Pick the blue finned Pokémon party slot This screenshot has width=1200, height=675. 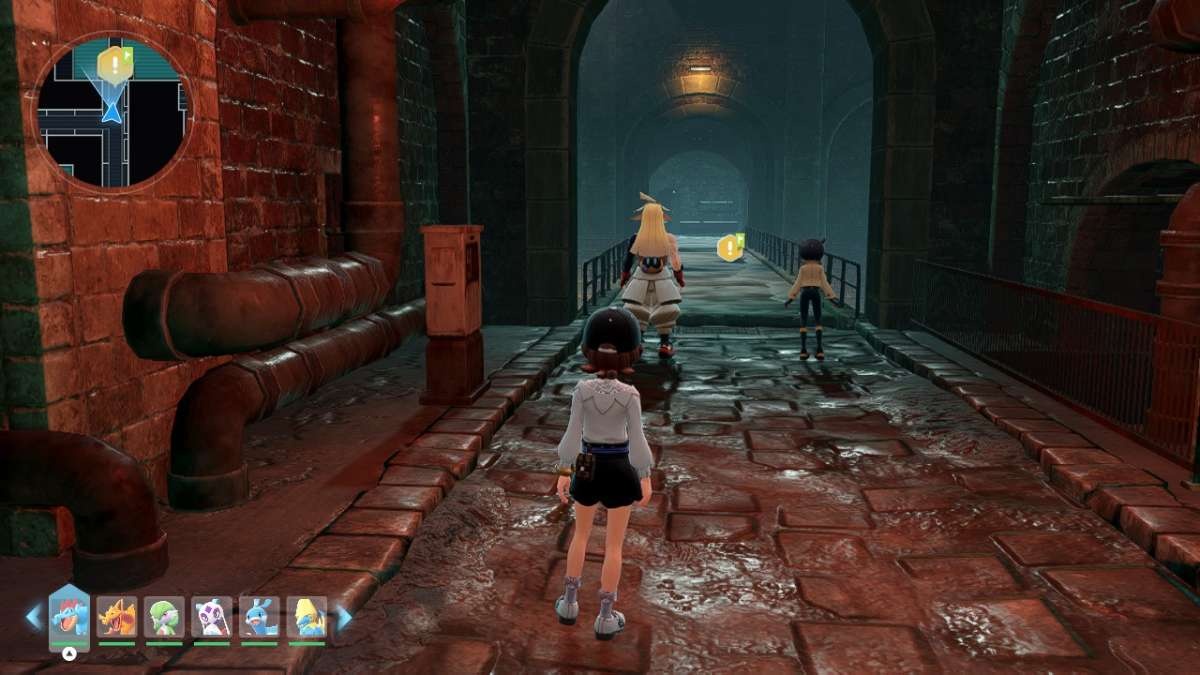coord(260,617)
